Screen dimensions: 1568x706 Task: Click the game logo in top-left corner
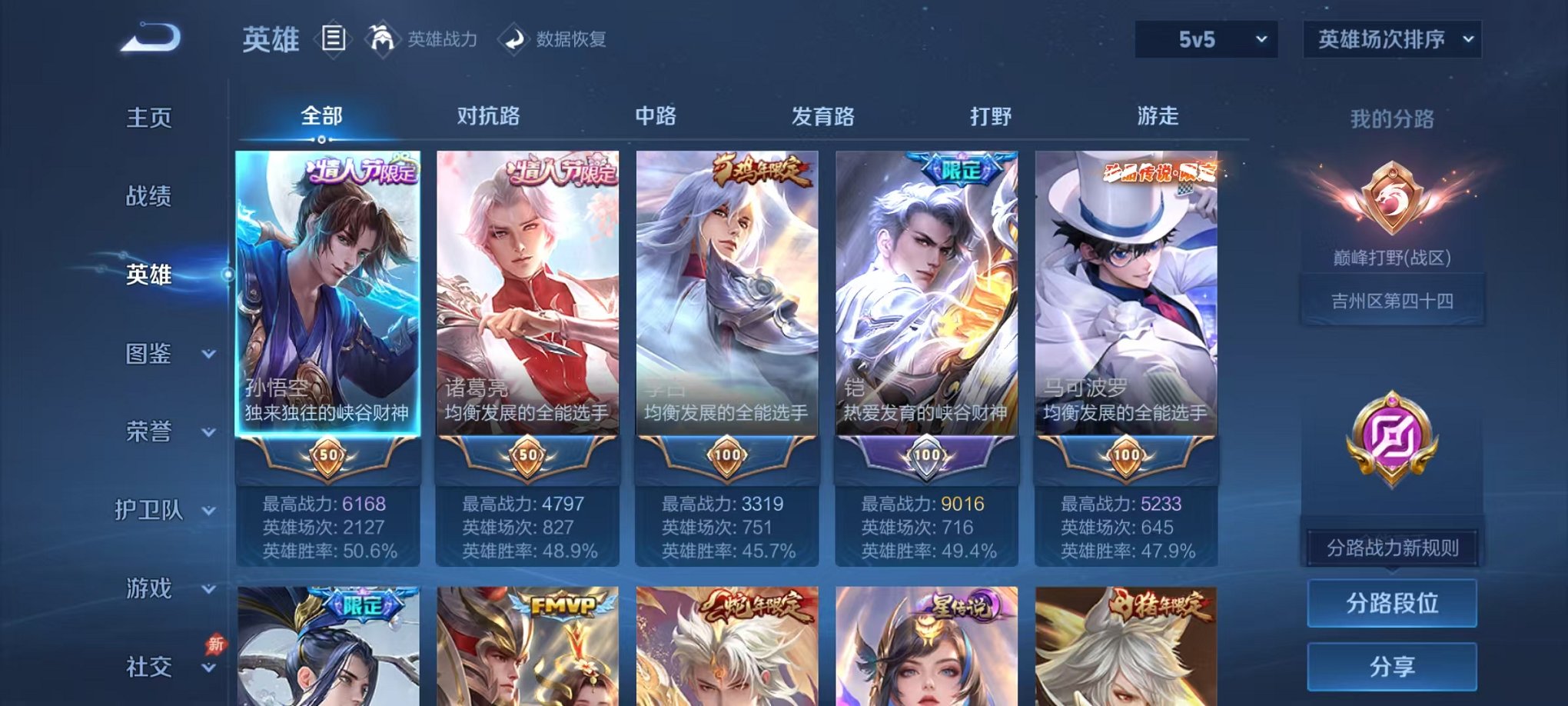coord(148,35)
